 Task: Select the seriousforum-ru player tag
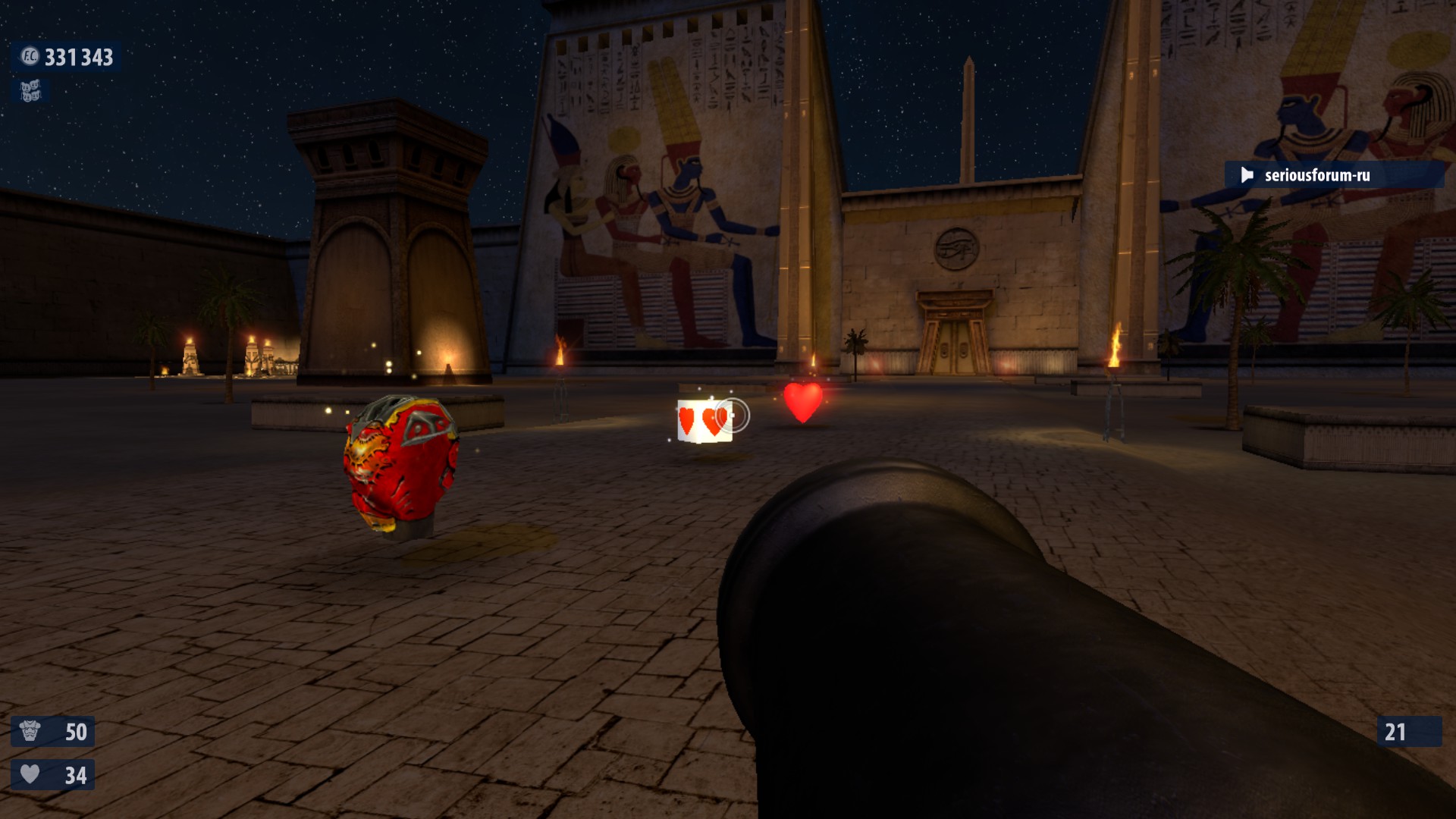tap(1316, 175)
